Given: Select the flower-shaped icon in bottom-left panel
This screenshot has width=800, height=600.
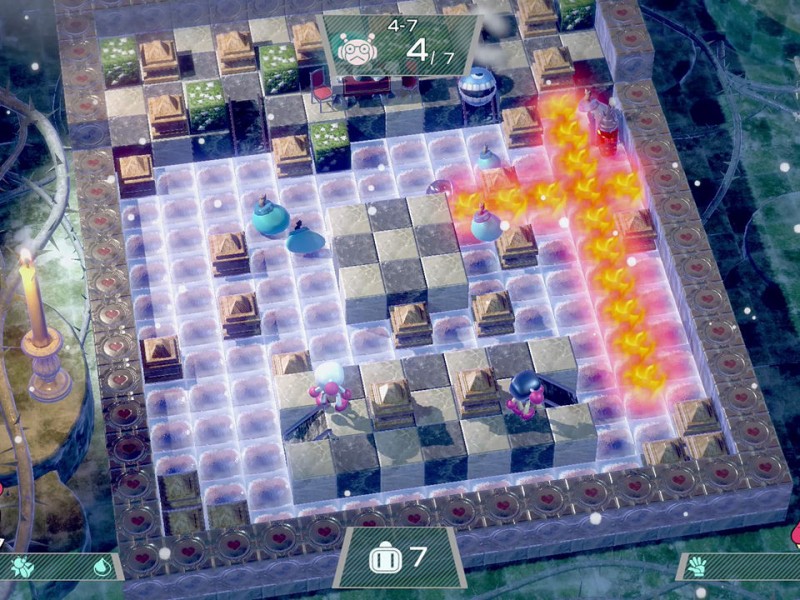Looking at the screenshot, I should (x=22, y=566).
